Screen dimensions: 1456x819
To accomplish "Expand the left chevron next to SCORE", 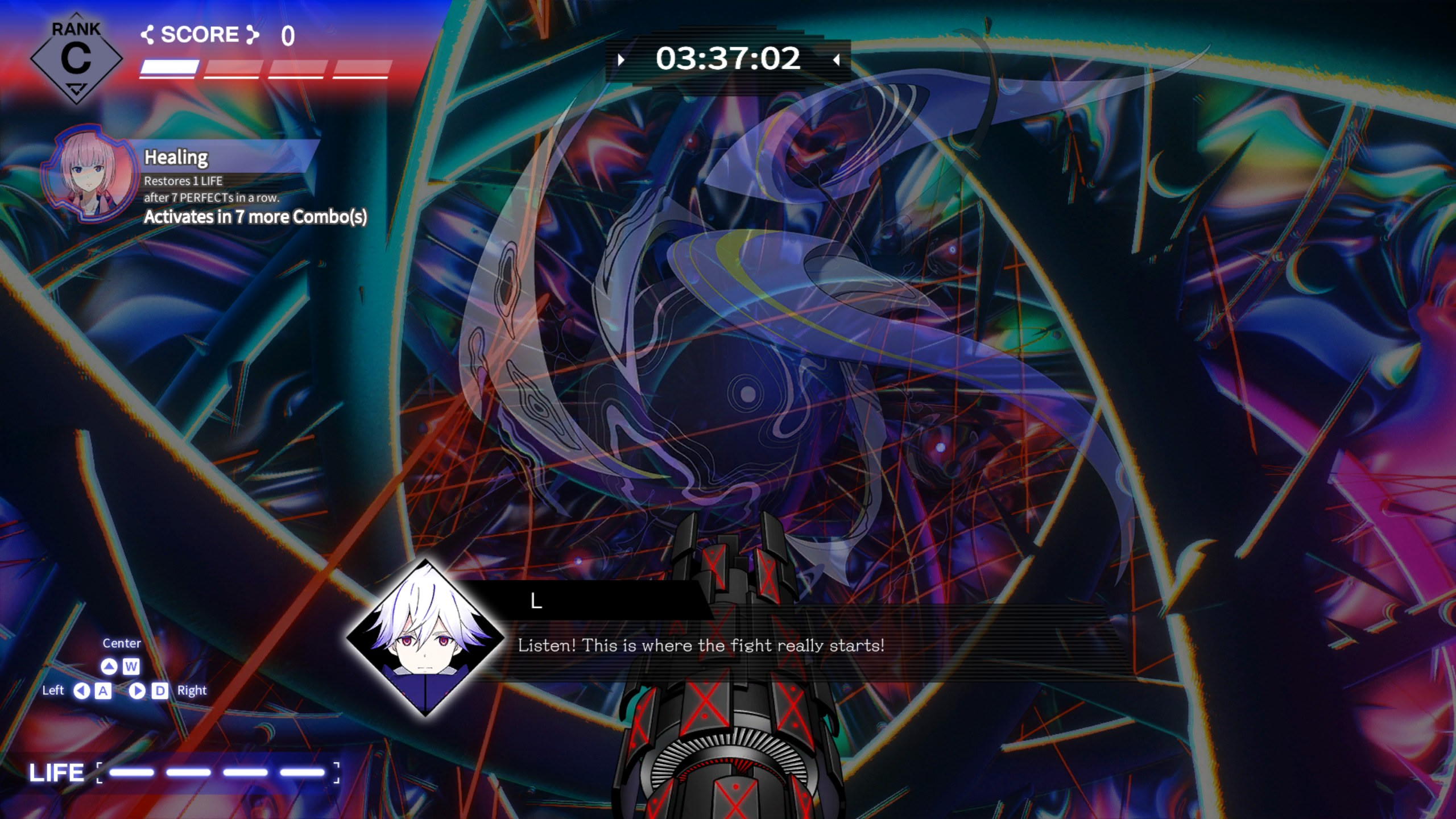I will point(148,35).
